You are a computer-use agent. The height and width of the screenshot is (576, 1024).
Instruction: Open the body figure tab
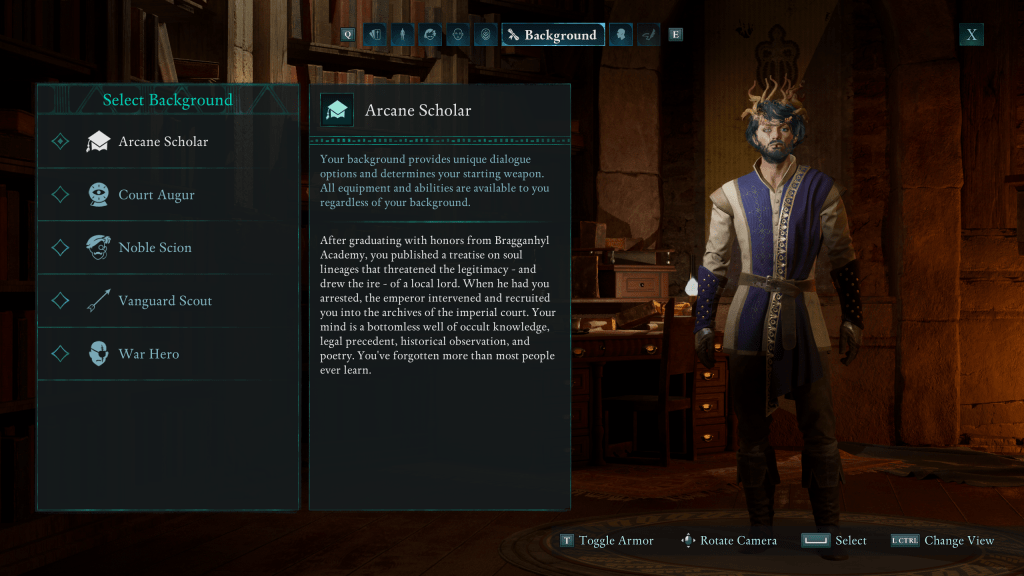(402, 35)
